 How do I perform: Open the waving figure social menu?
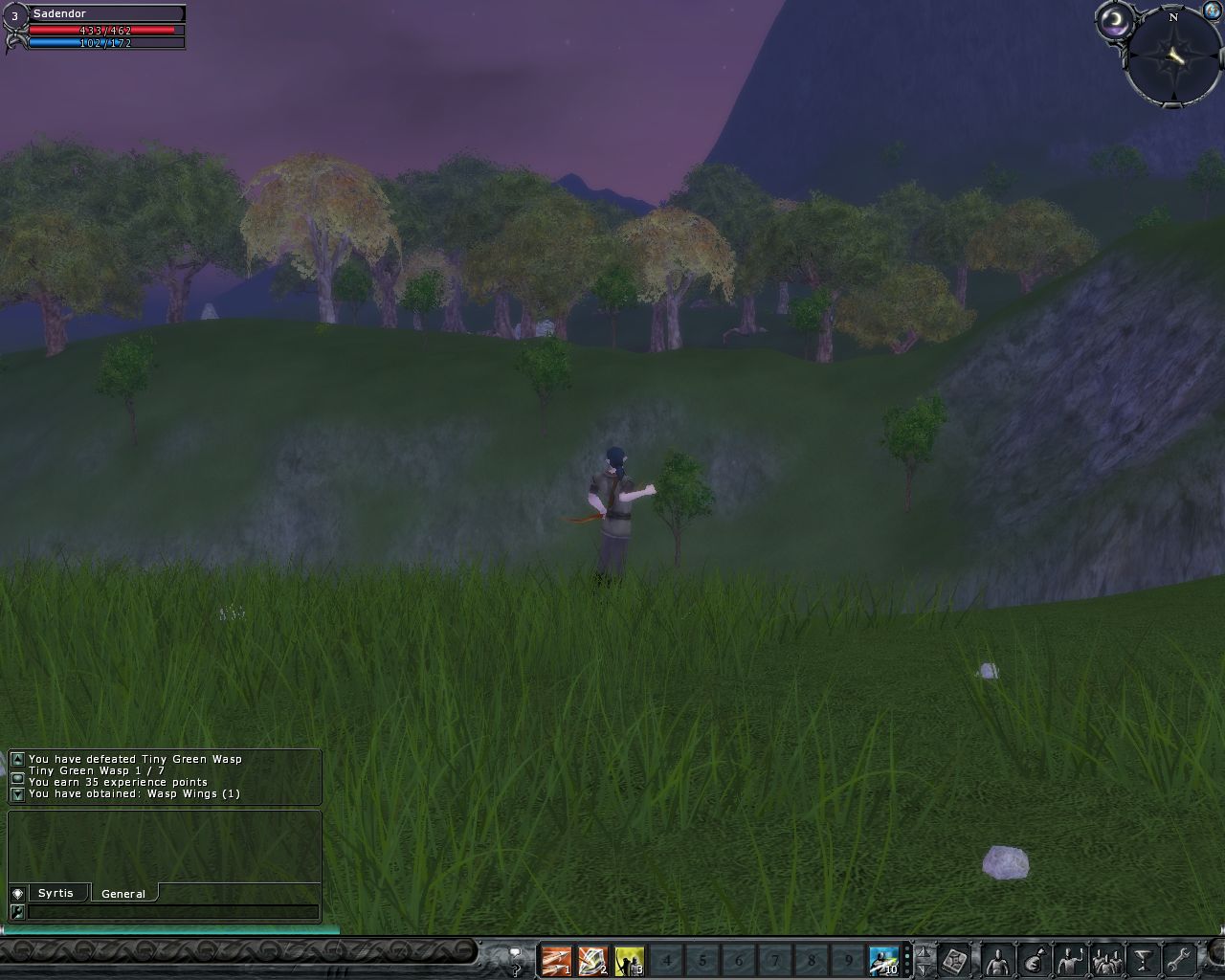tap(1069, 960)
